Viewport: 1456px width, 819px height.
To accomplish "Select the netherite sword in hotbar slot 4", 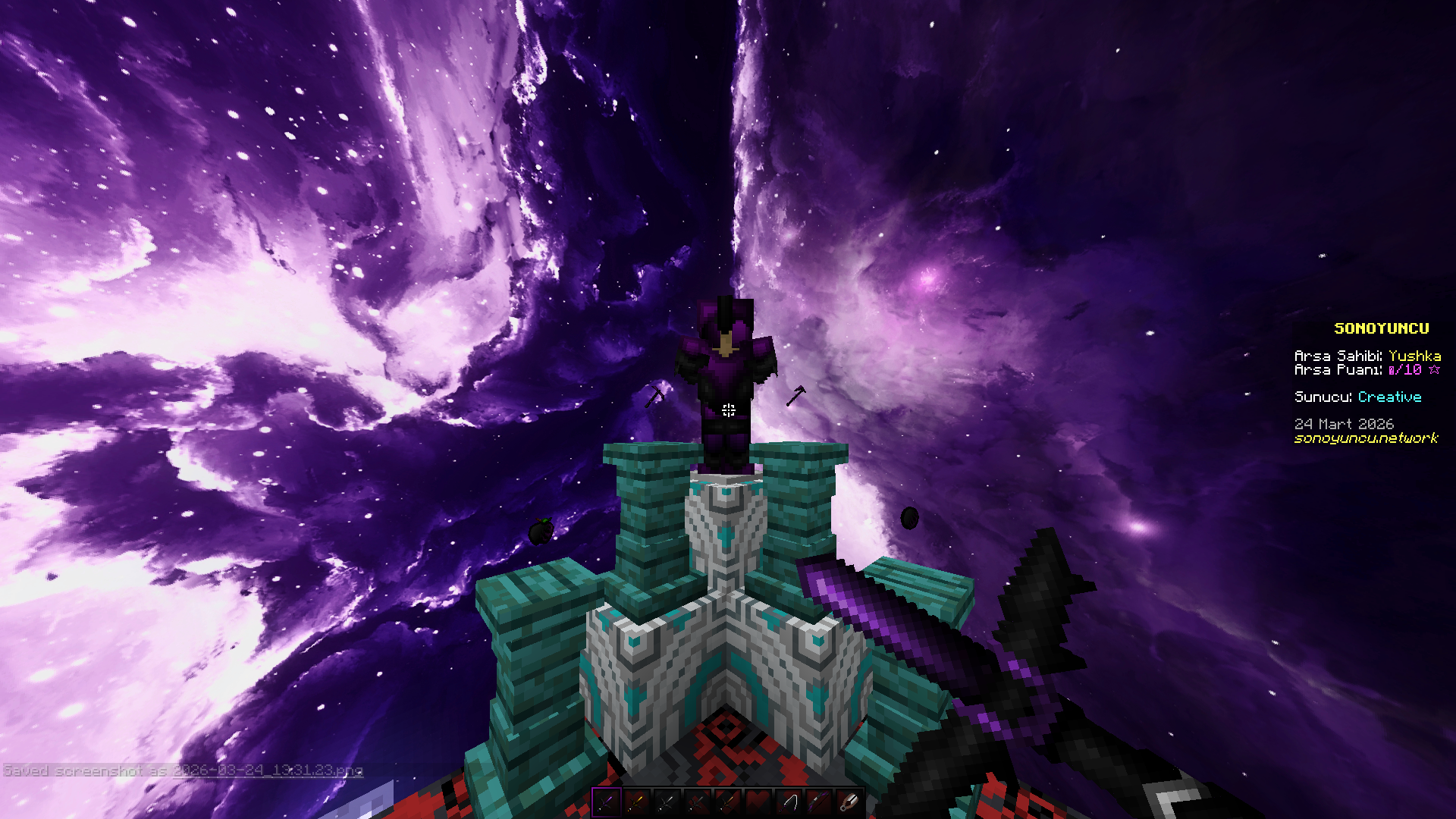I will click(698, 803).
